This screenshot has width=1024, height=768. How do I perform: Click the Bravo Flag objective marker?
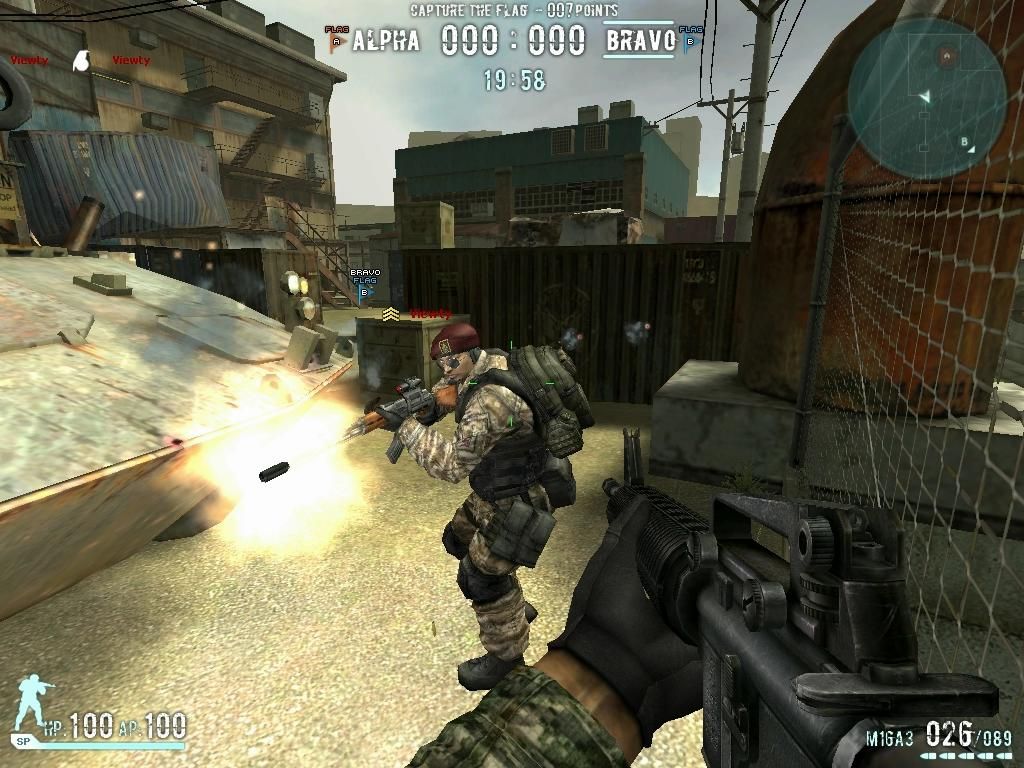coord(364,283)
